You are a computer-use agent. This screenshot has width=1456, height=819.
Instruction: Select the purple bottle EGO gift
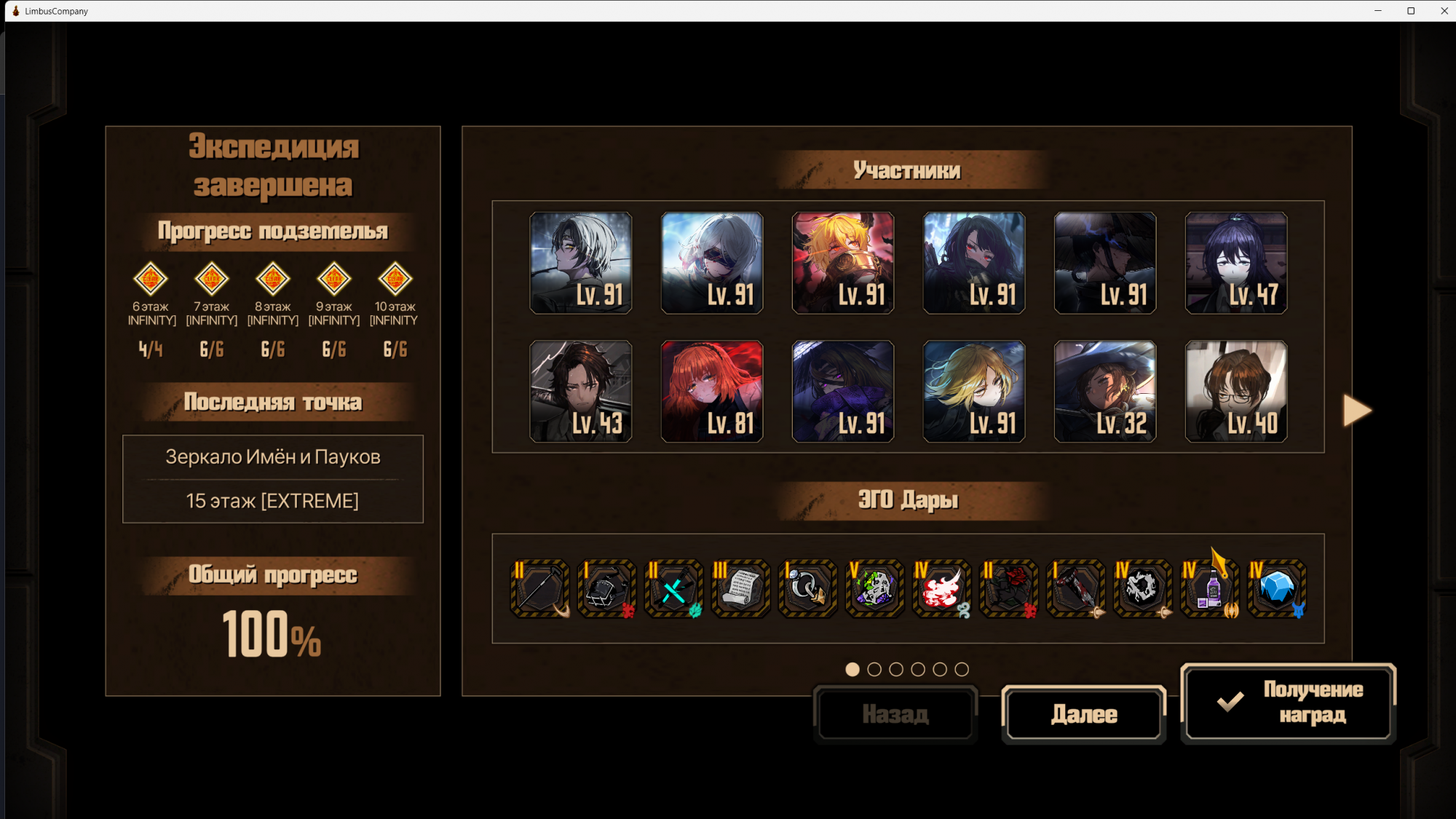point(1209,588)
